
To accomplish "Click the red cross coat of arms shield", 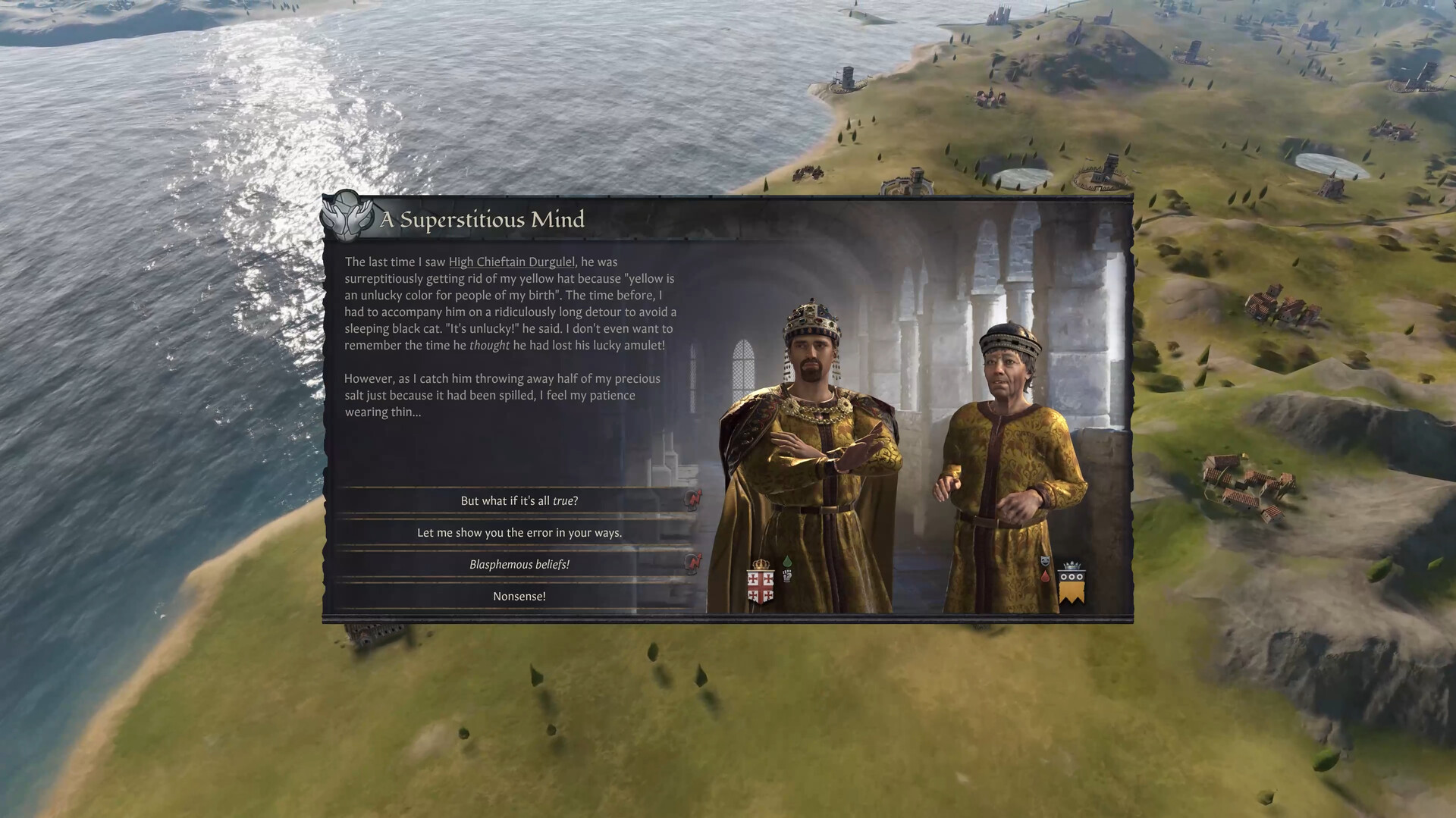I will [x=761, y=588].
